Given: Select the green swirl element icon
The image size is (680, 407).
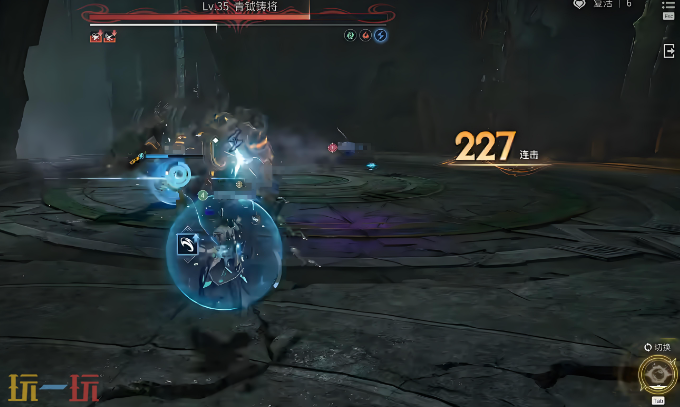Looking at the screenshot, I should click(x=351, y=36).
